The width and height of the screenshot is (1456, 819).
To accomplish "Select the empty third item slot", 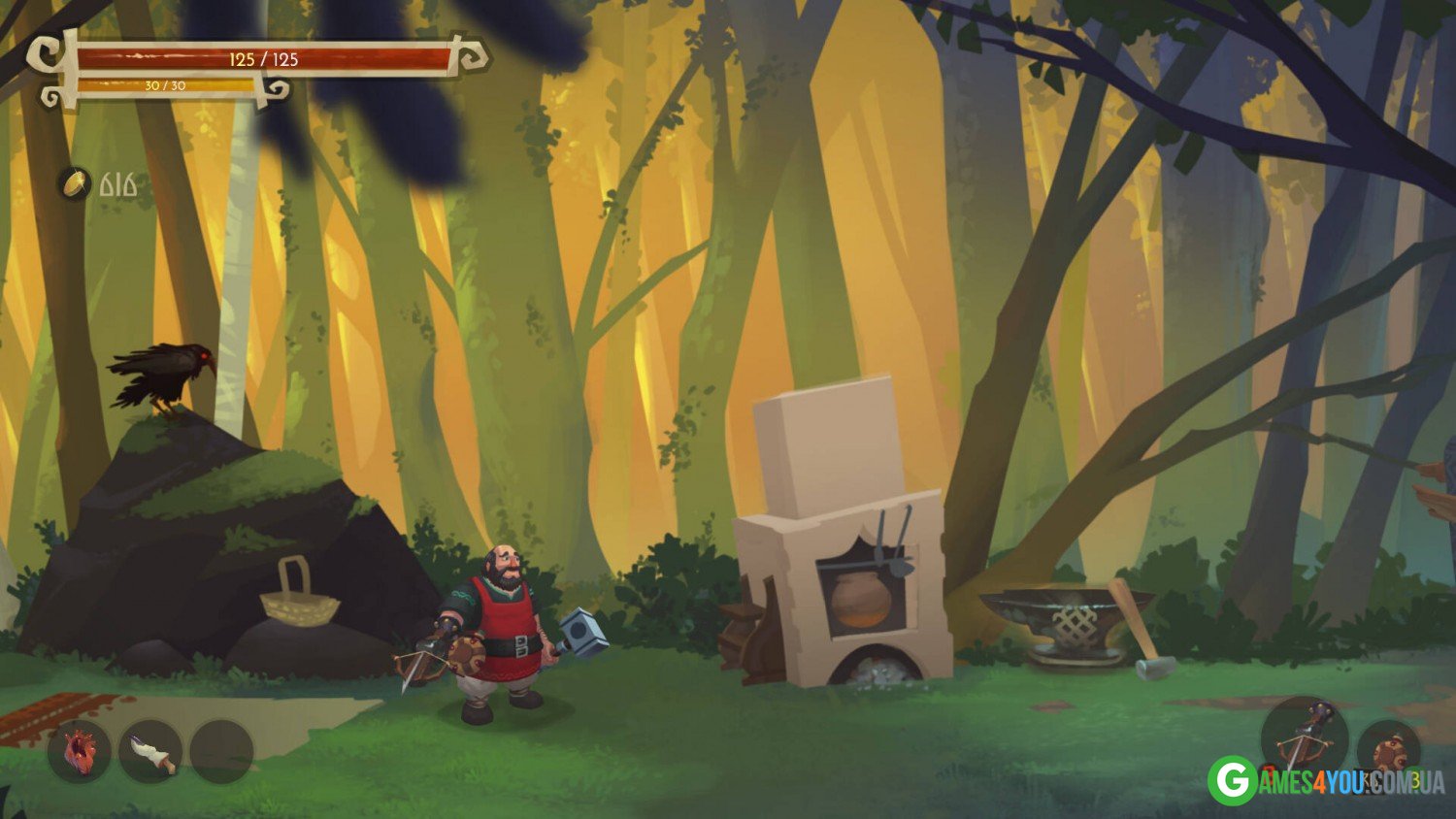I will point(222,752).
